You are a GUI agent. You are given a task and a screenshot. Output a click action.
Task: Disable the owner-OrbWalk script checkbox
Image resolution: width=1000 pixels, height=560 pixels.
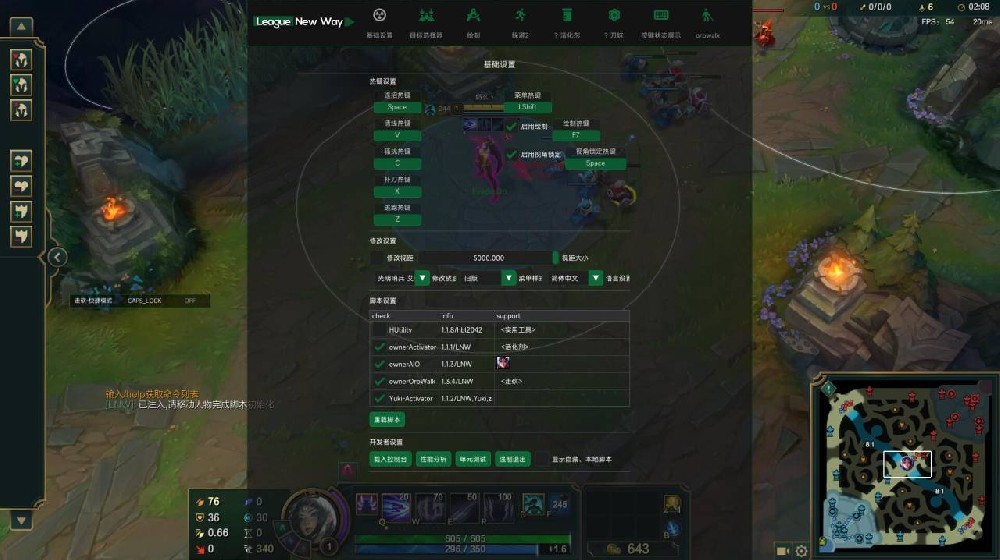[379, 381]
